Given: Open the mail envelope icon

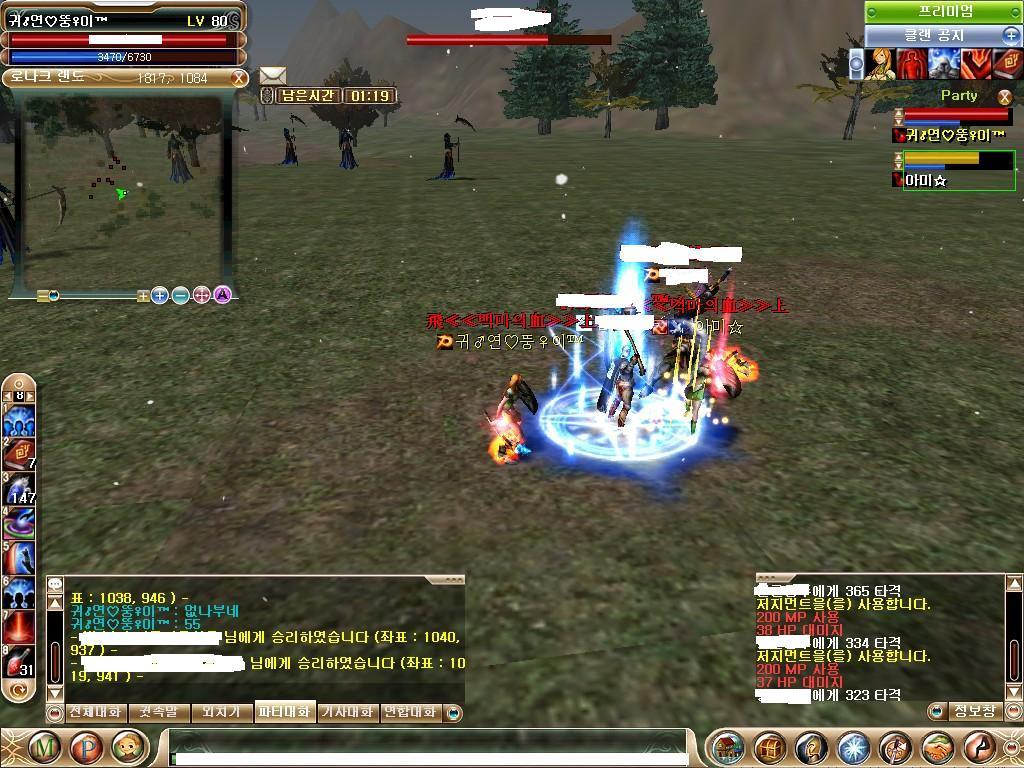Looking at the screenshot, I should tap(273, 75).
